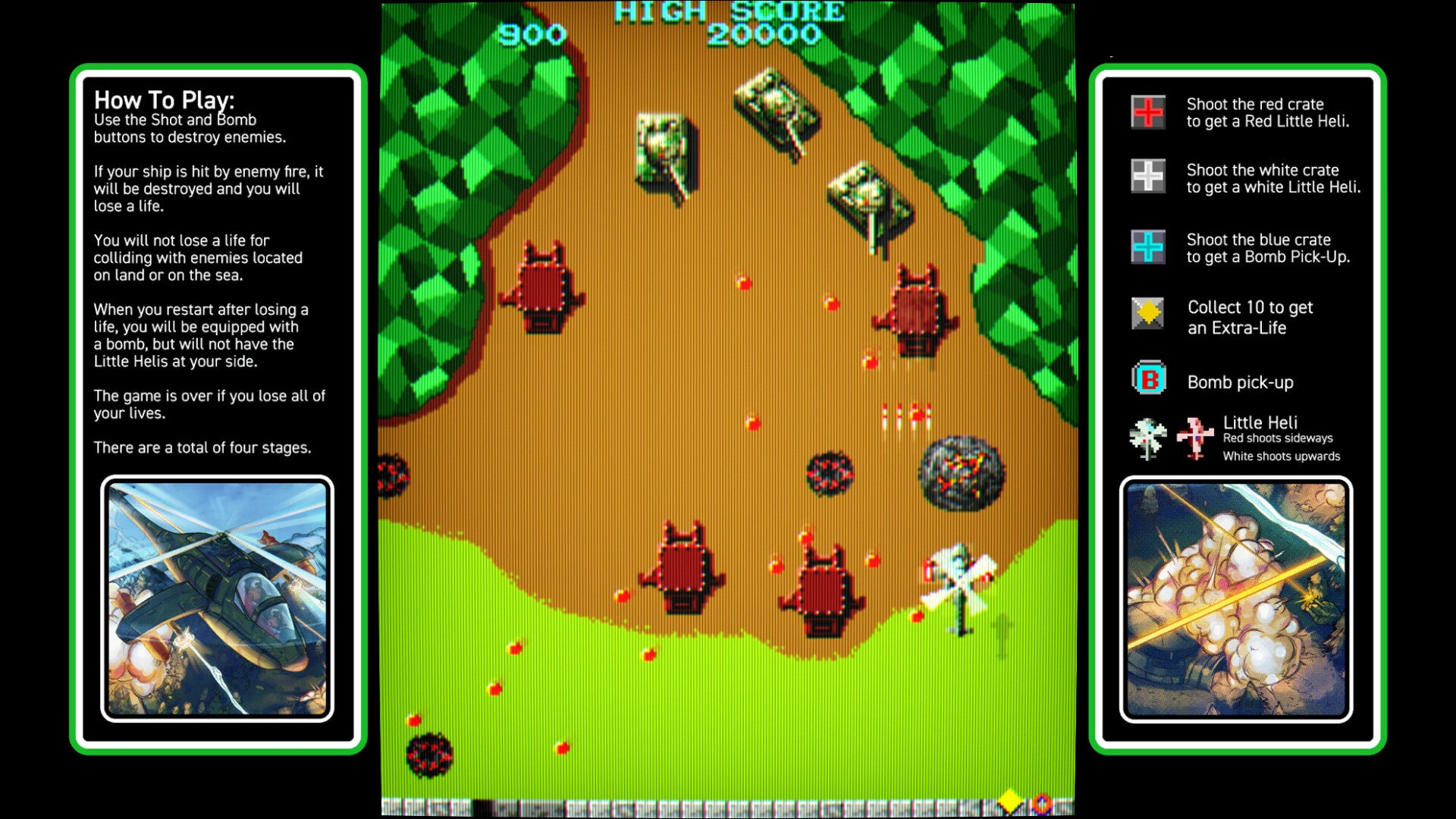
Task: Select the red crate icon in the legend
Action: (x=1147, y=112)
